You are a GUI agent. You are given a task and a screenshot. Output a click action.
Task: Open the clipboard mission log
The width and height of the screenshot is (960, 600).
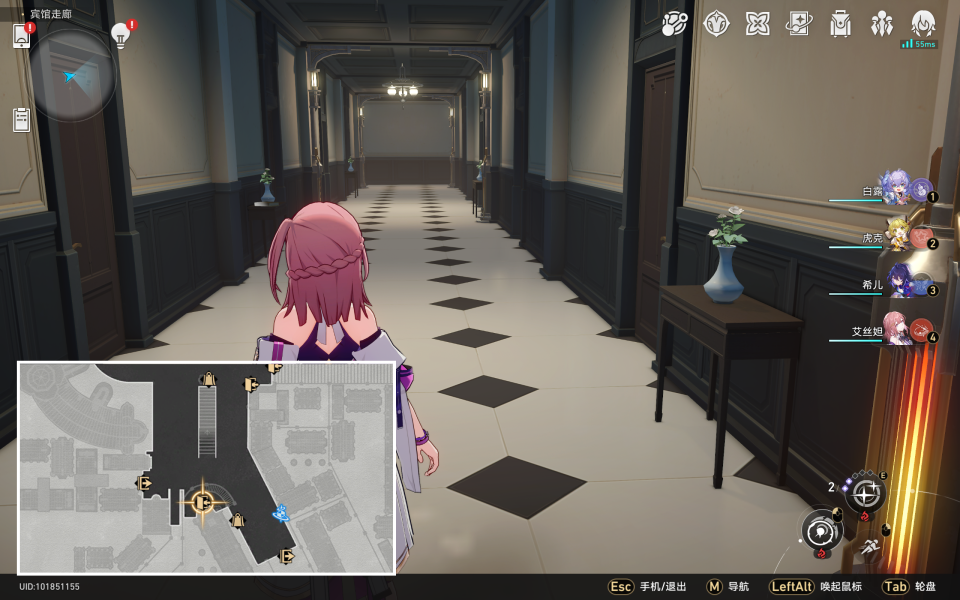click(x=22, y=120)
